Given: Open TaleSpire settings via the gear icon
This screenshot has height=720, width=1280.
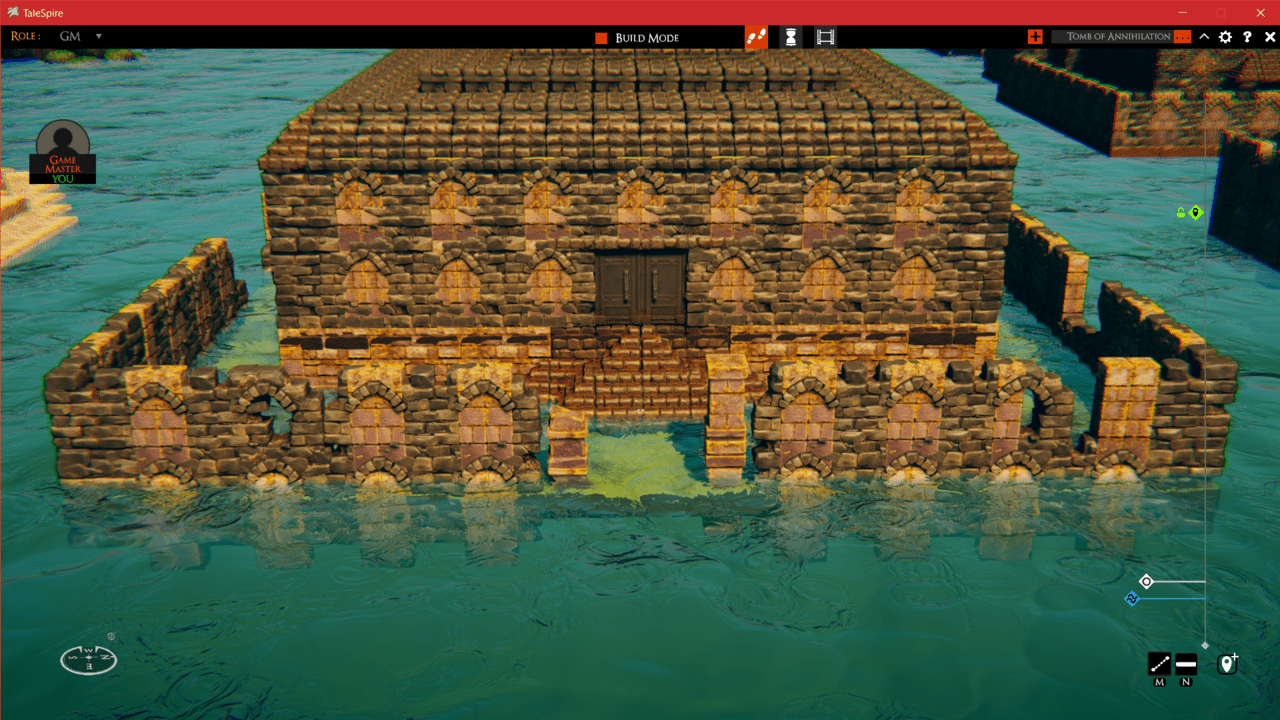Looking at the screenshot, I should click(1224, 36).
